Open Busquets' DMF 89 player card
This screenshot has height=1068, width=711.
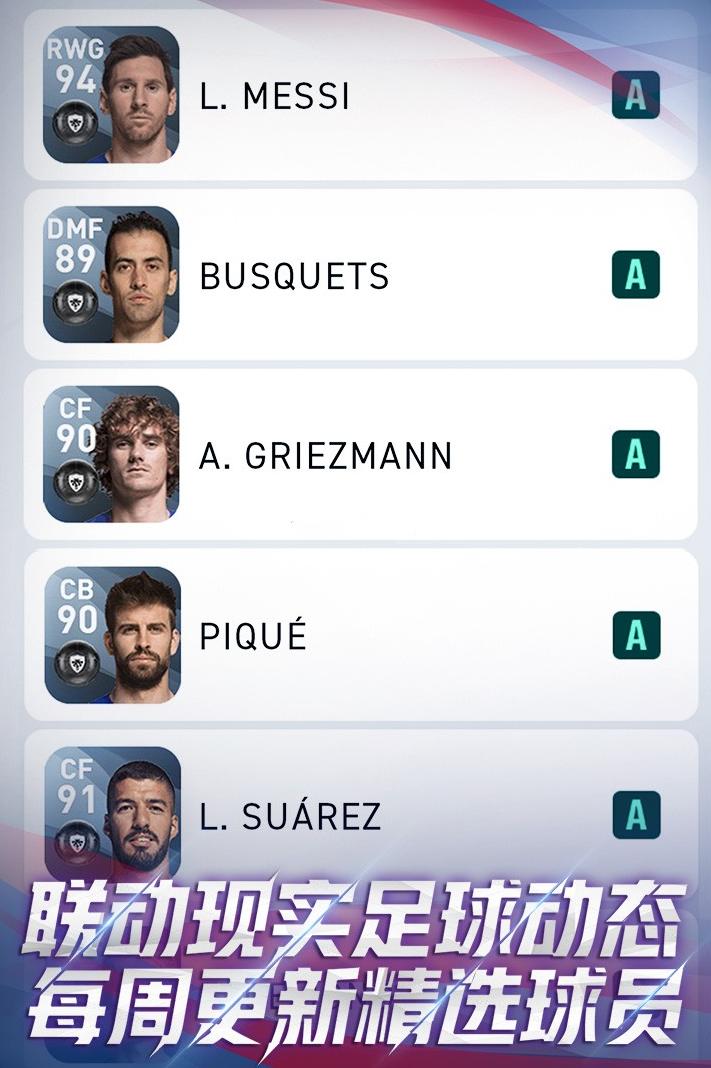coord(111,275)
